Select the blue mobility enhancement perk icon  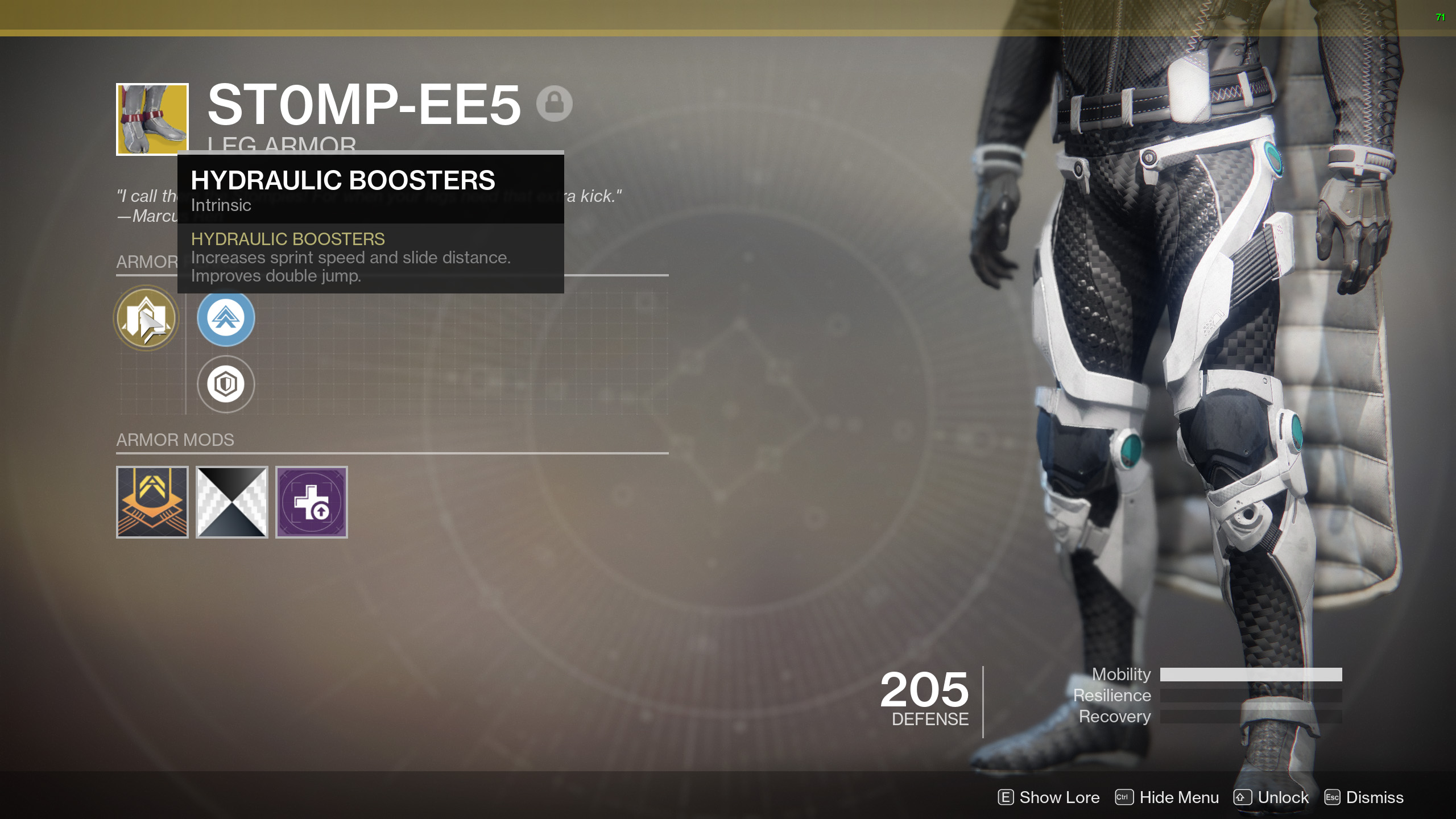[x=225, y=318]
